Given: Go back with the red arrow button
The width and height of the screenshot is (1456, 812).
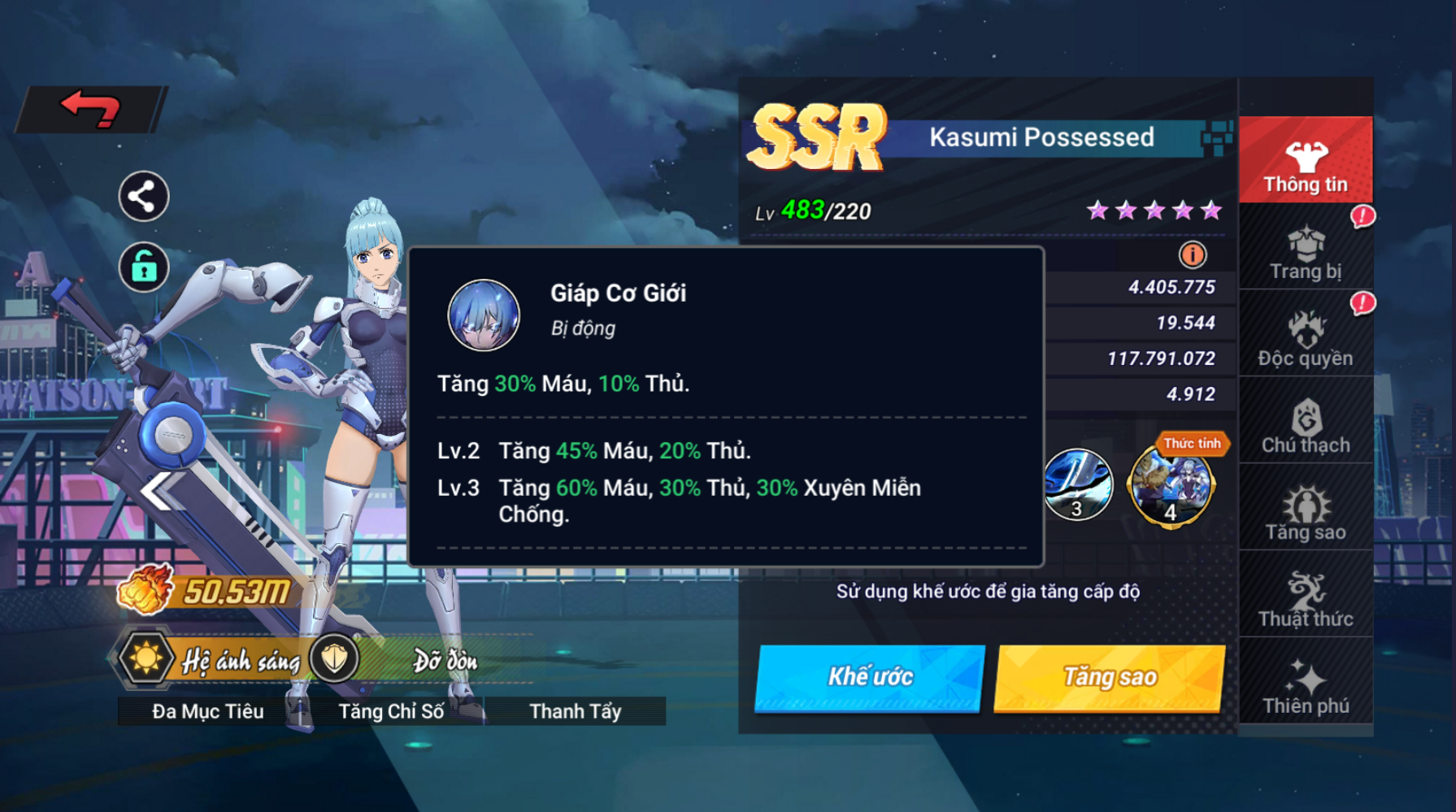Looking at the screenshot, I should [91, 109].
